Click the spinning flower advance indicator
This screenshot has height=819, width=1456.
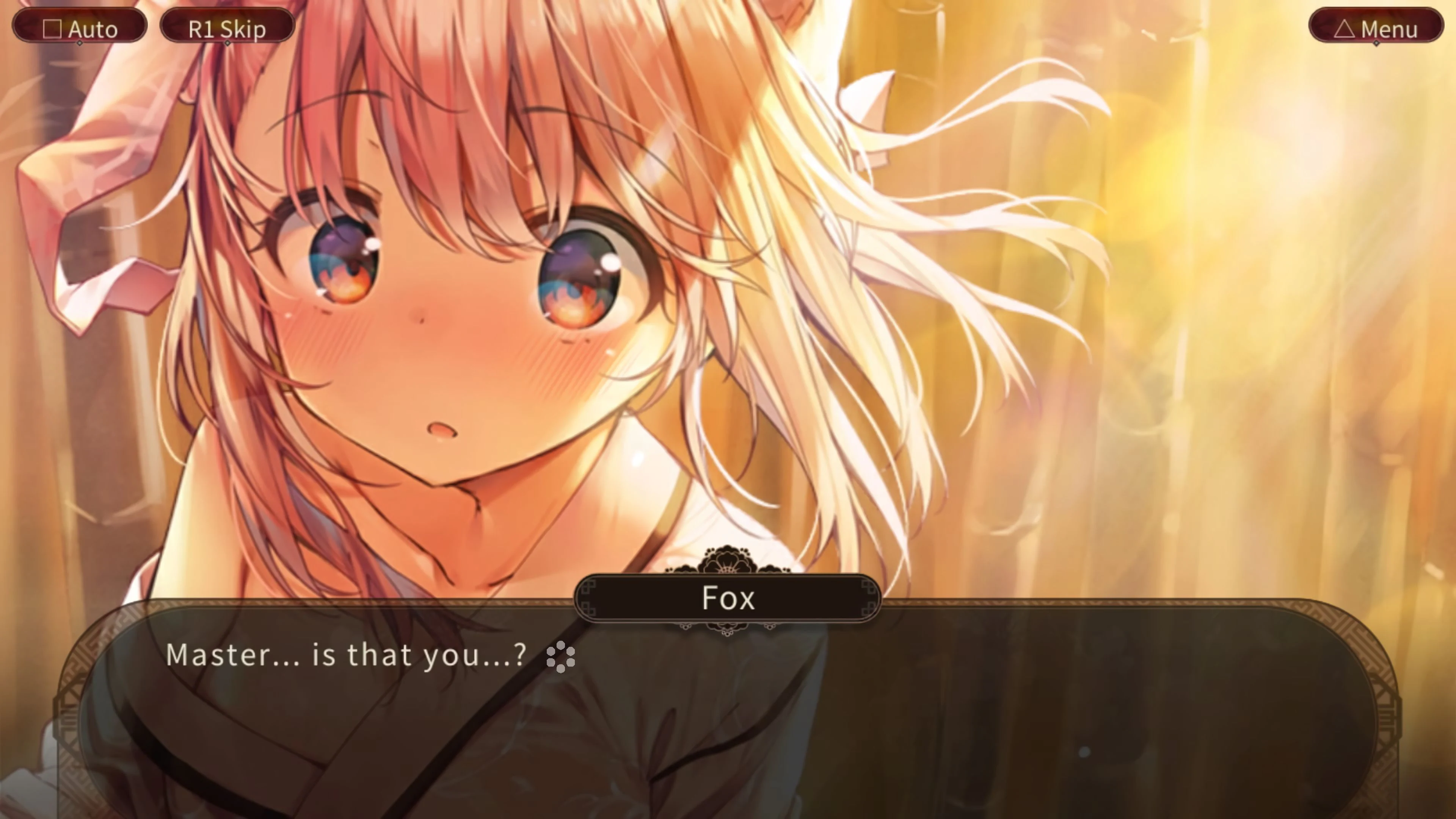[x=561, y=656]
